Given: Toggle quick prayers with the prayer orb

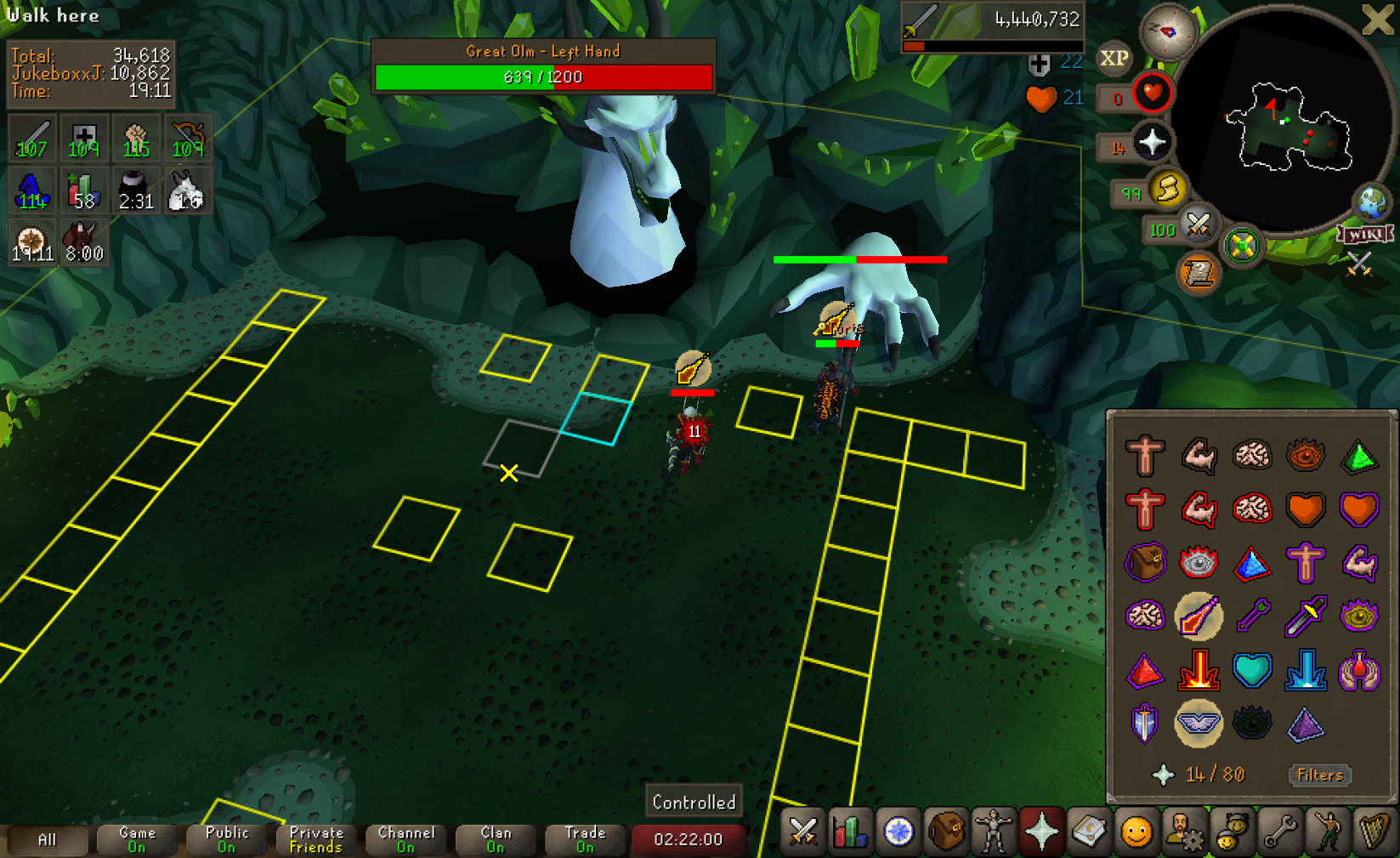Looking at the screenshot, I should click(1151, 144).
